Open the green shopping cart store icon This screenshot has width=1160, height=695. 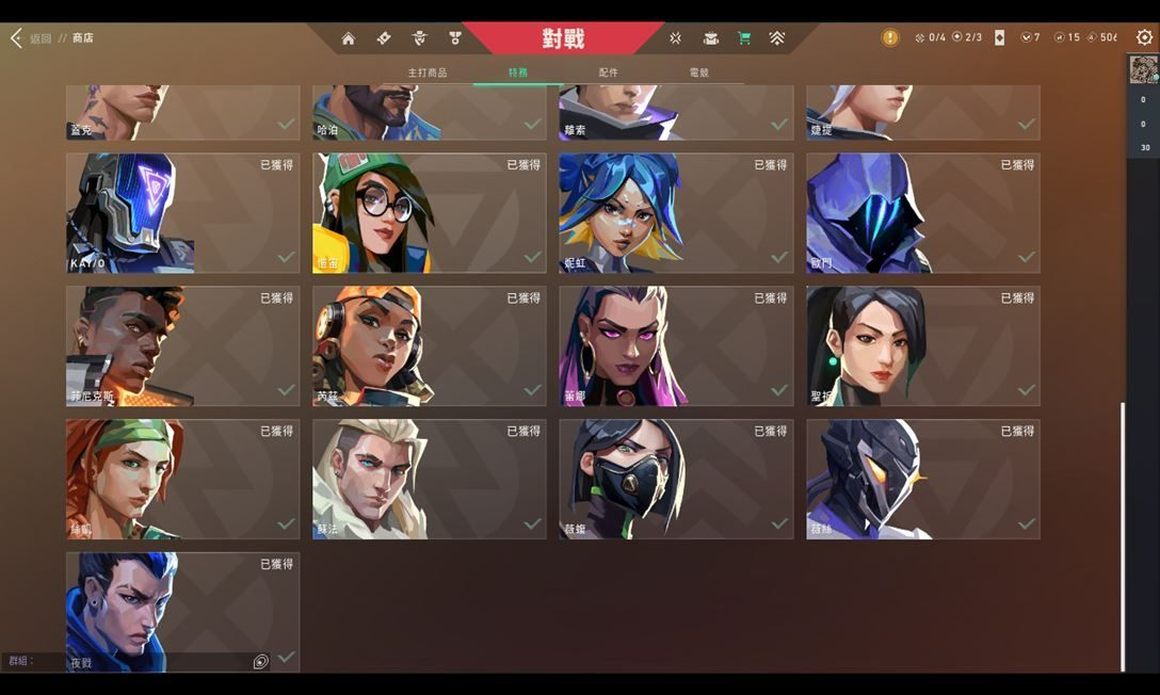tap(744, 38)
